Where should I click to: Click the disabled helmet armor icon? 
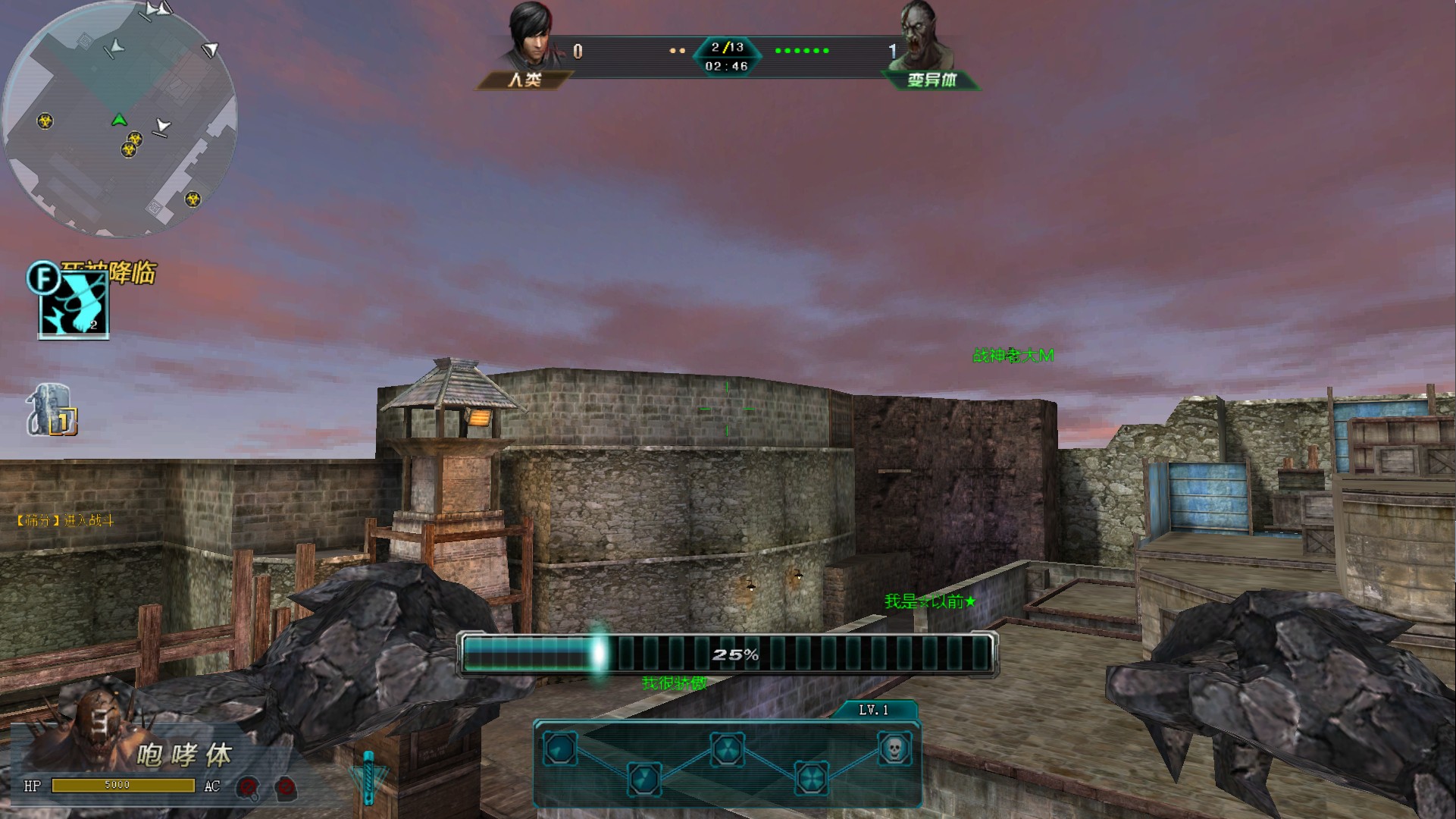[x=247, y=788]
